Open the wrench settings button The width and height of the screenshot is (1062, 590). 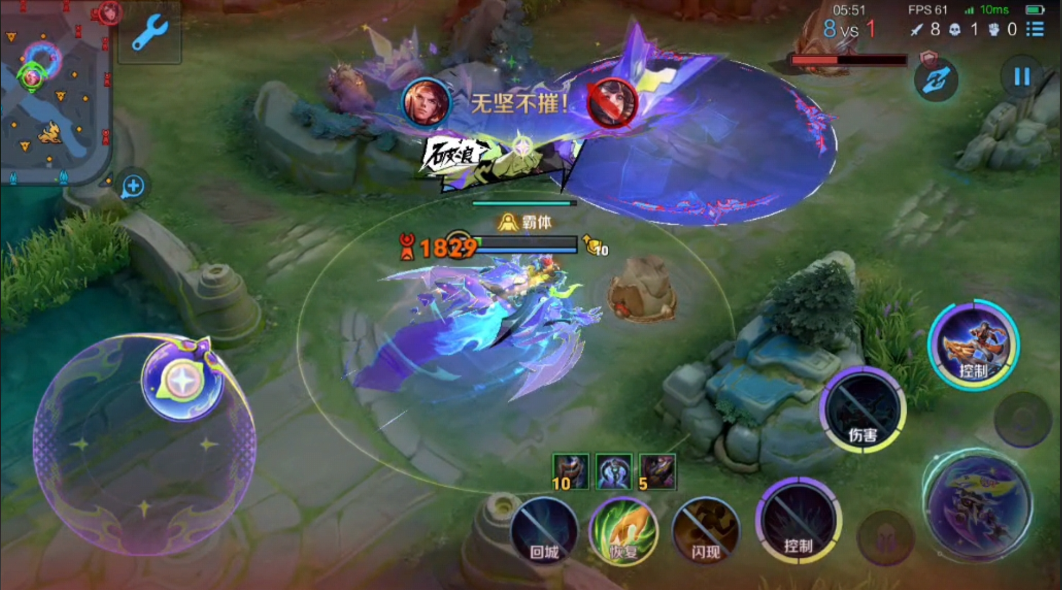149,35
